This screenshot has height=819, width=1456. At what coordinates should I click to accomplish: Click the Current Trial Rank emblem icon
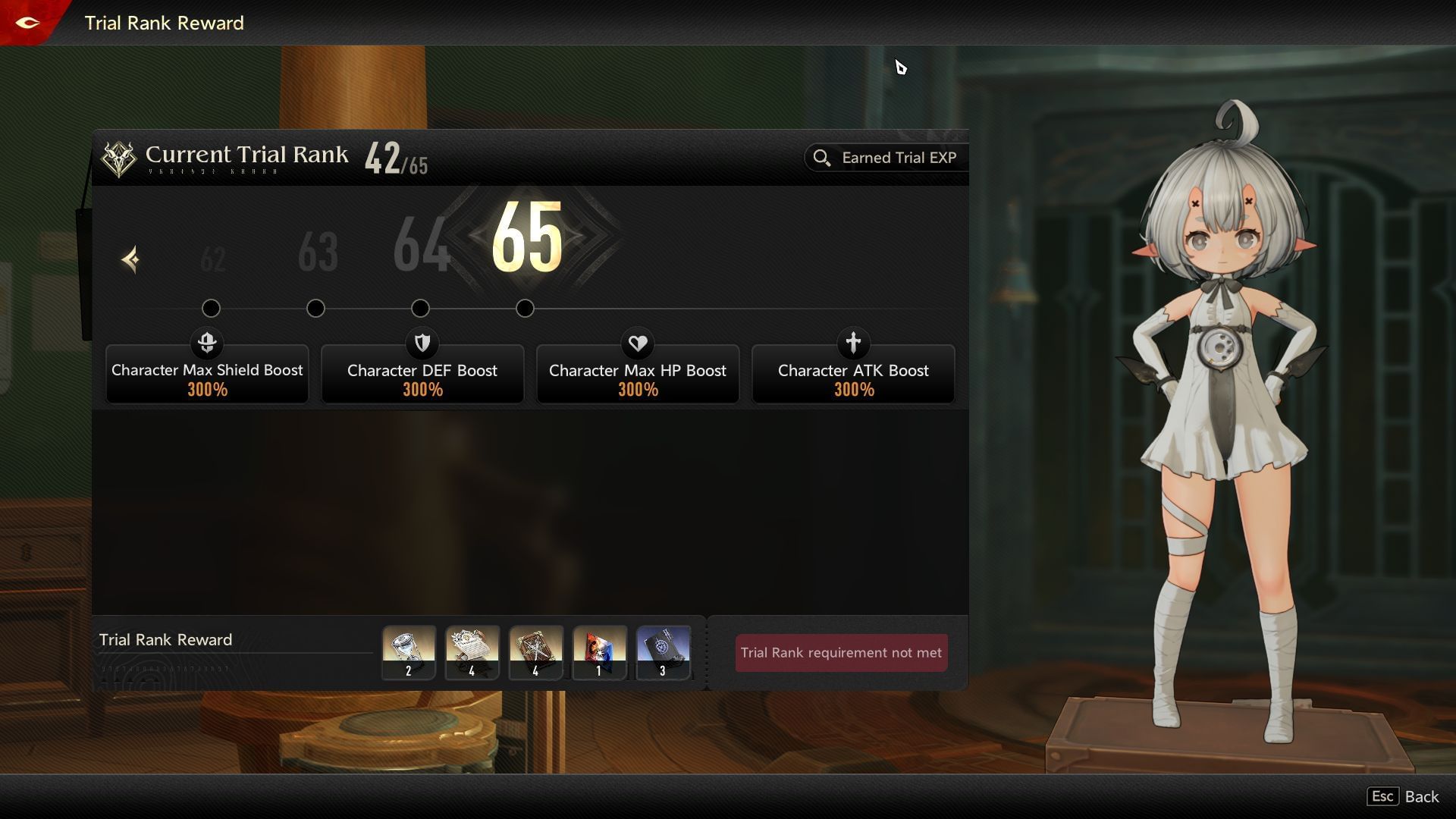pyautogui.click(x=120, y=158)
